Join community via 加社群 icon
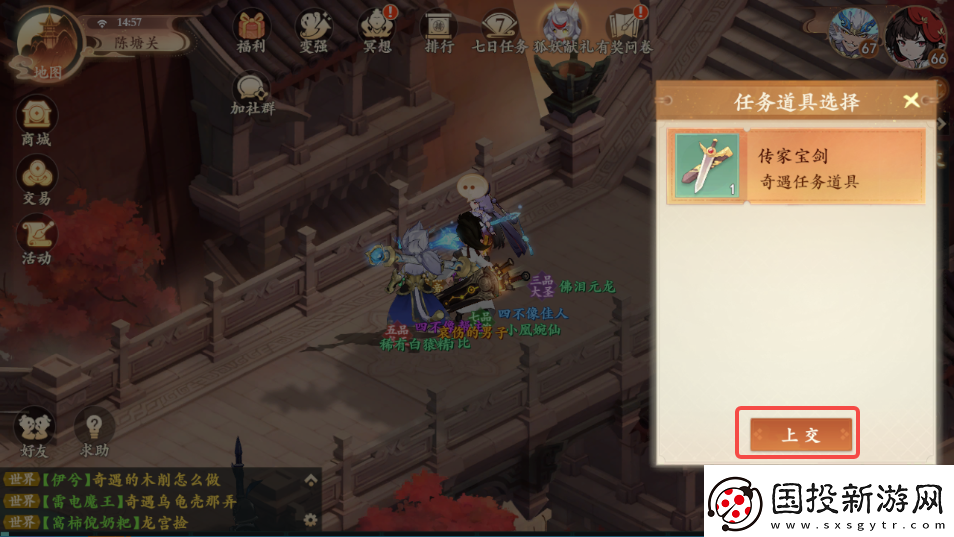Viewport: 954px width, 537px height. pos(252,93)
